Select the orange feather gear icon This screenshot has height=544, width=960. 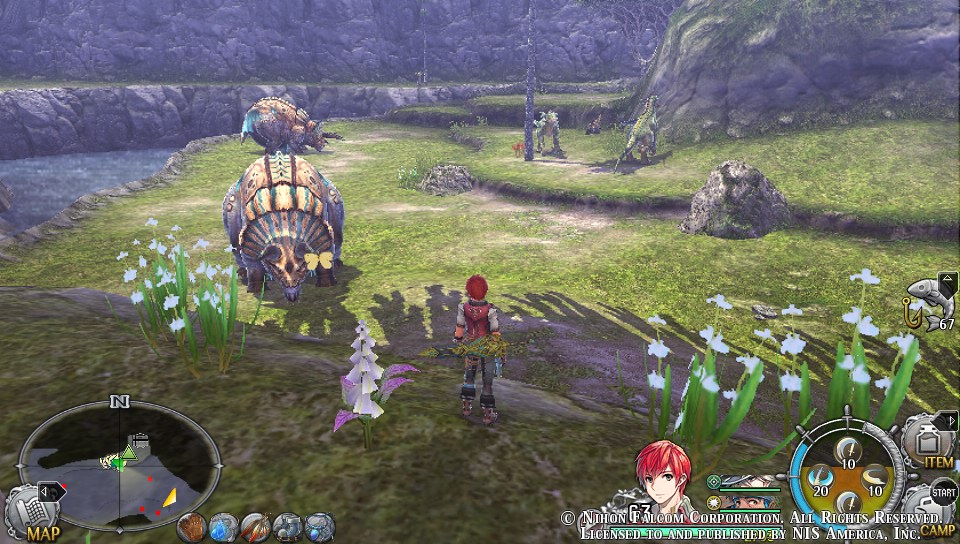(x=255, y=526)
